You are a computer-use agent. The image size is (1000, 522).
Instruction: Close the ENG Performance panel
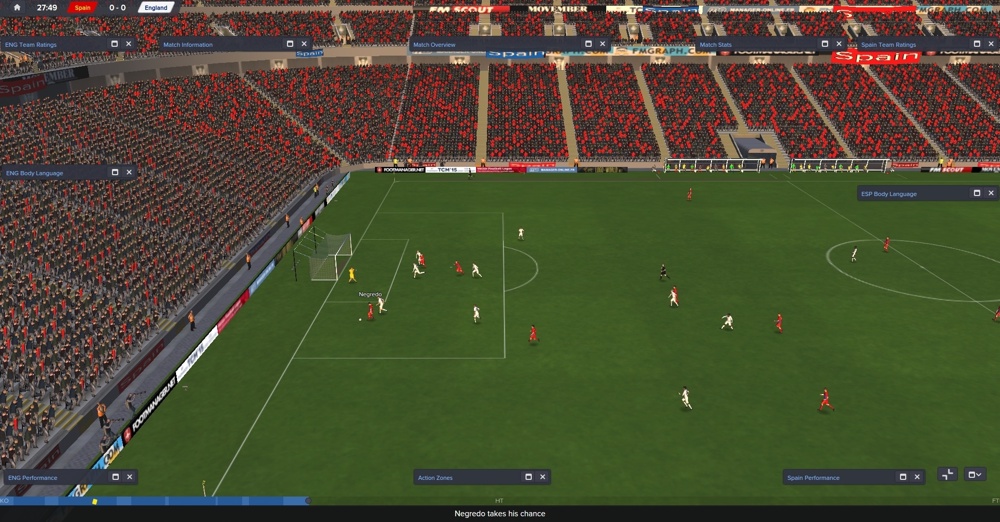pos(129,477)
